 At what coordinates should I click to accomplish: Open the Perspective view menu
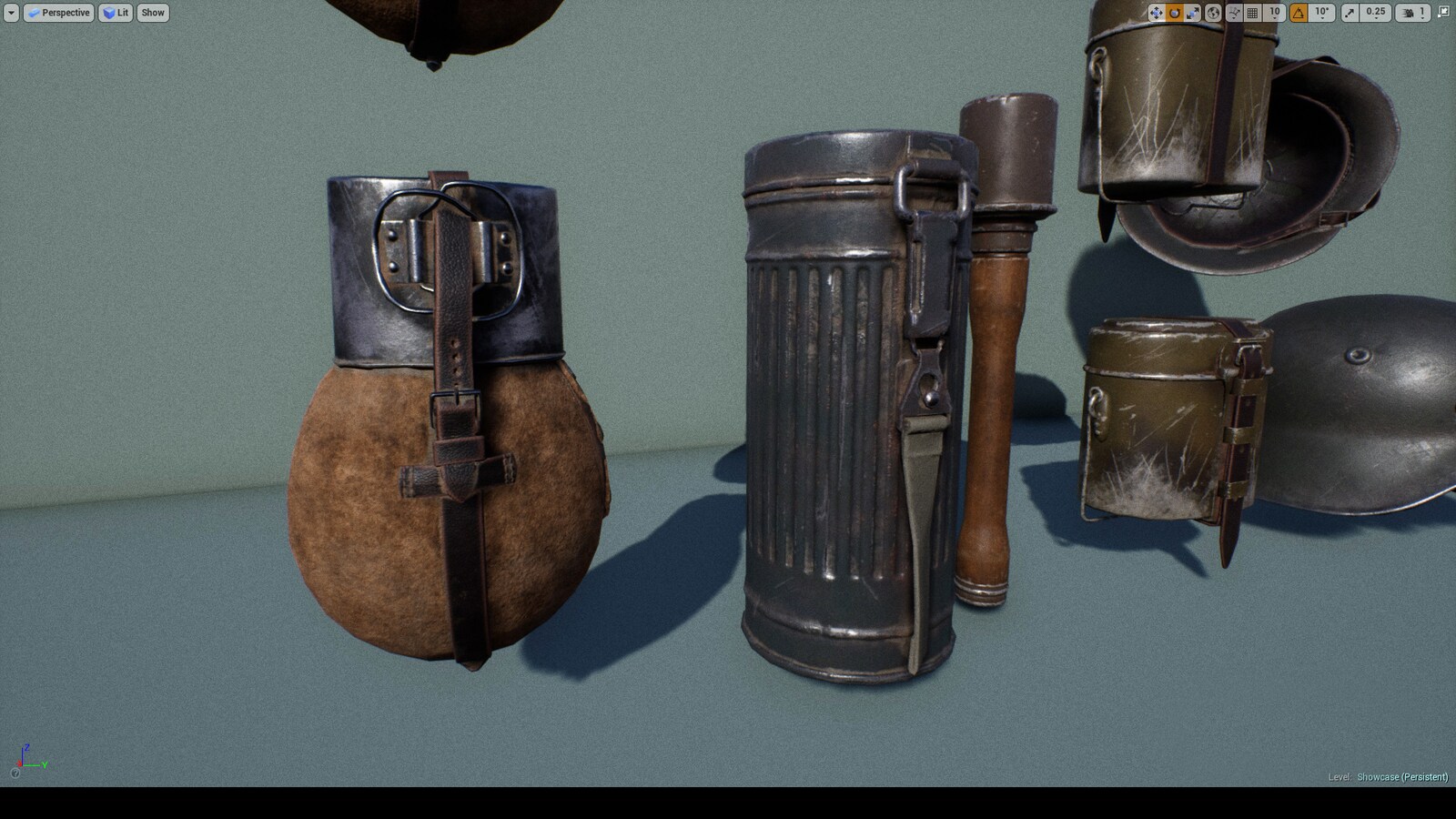[x=59, y=12]
